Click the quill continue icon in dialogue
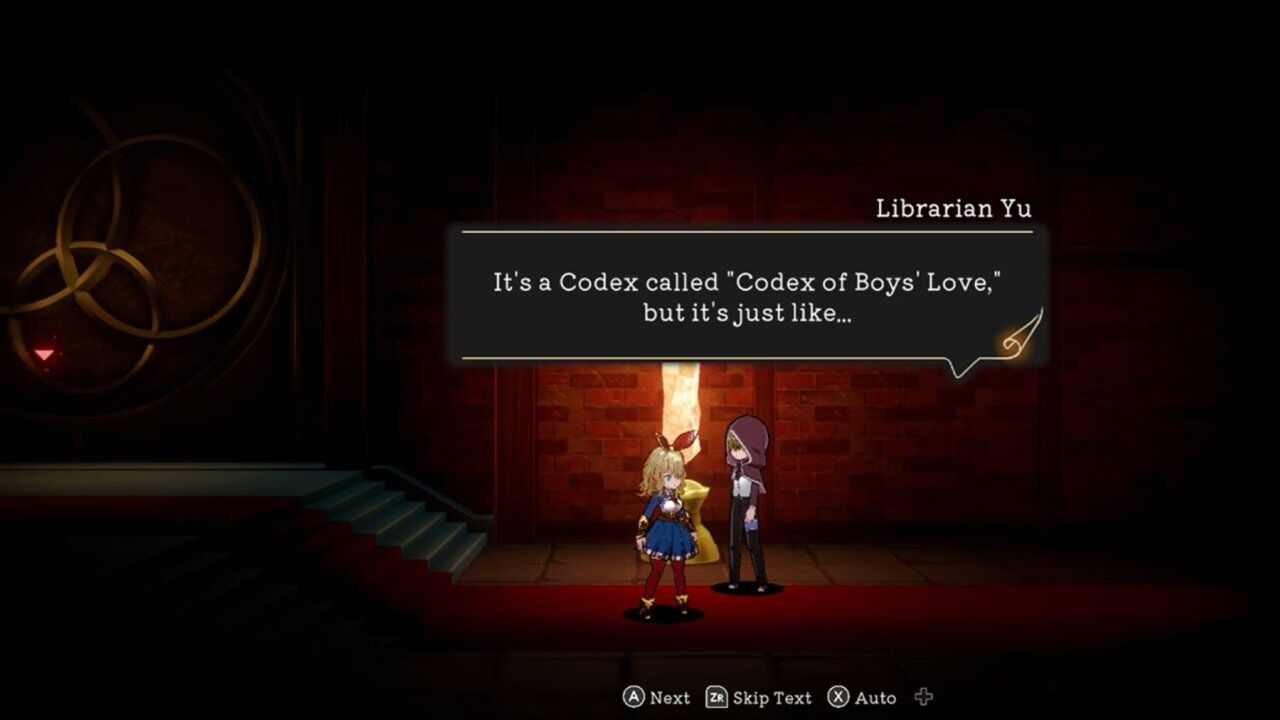Viewport: 1280px width, 720px height. (1021, 333)
